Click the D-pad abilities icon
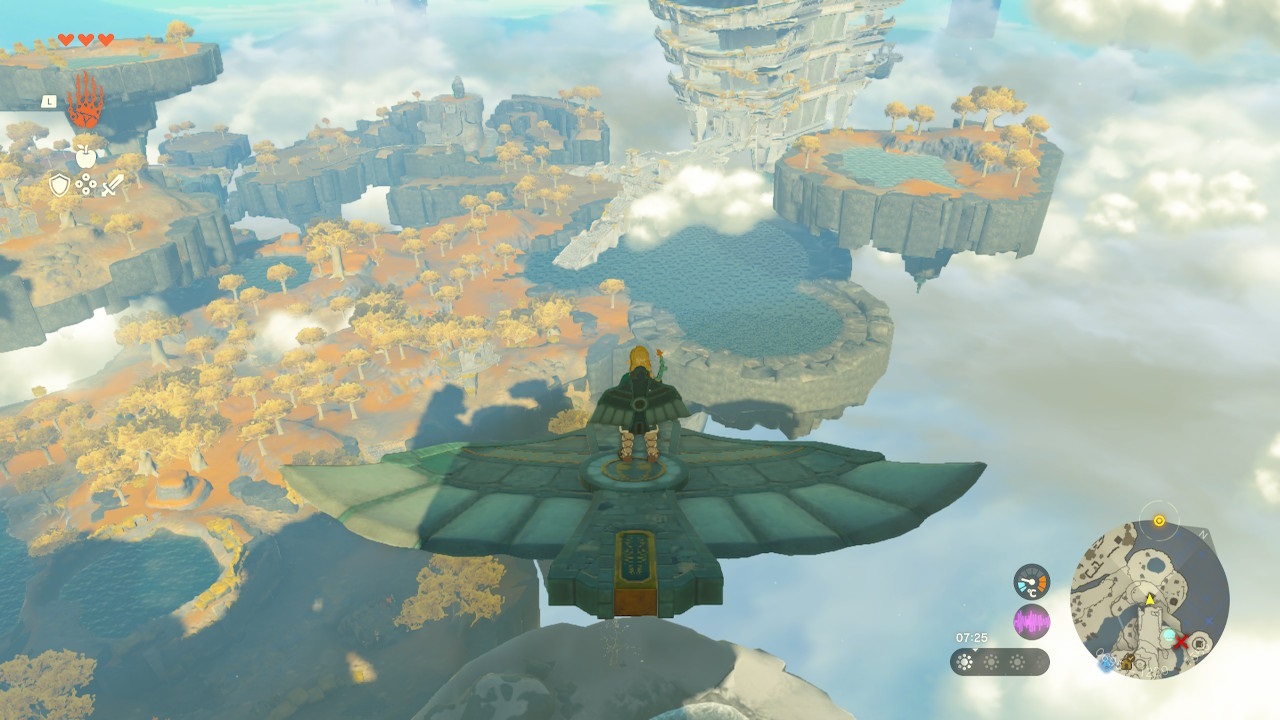This screenshot has height=720, width=1280. pyautogui.click(x=85, y=183)
